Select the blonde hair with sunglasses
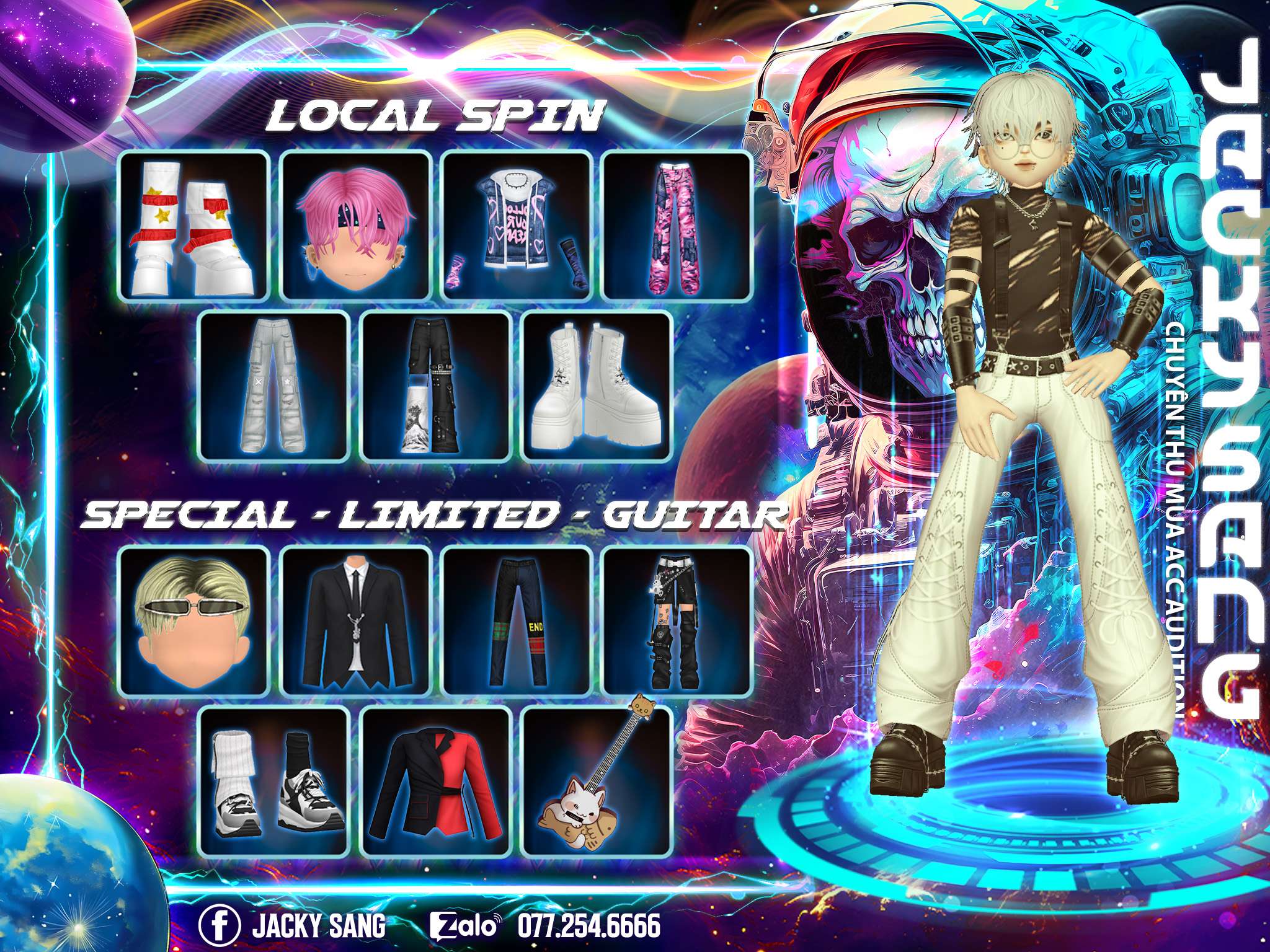 (193, 622)
